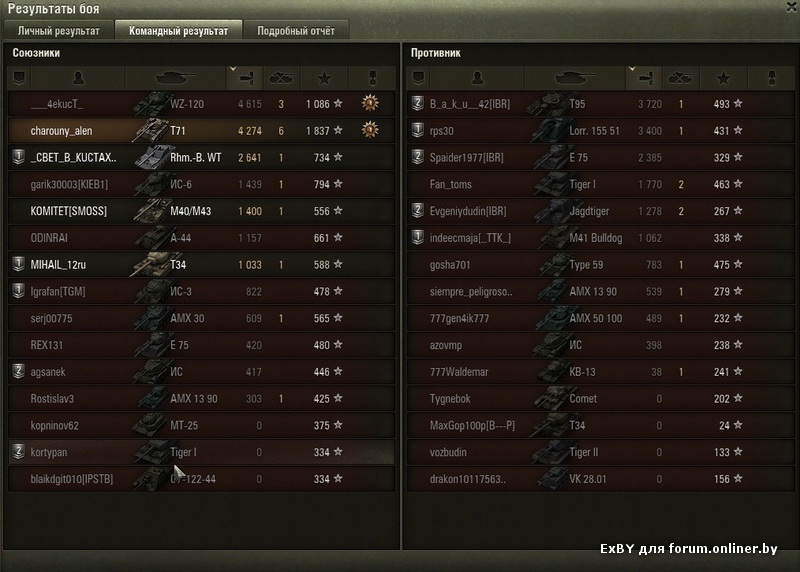This screenshot has width=800, height=572.
Task: Select the Командный результат tab
Action: (178, 30)
